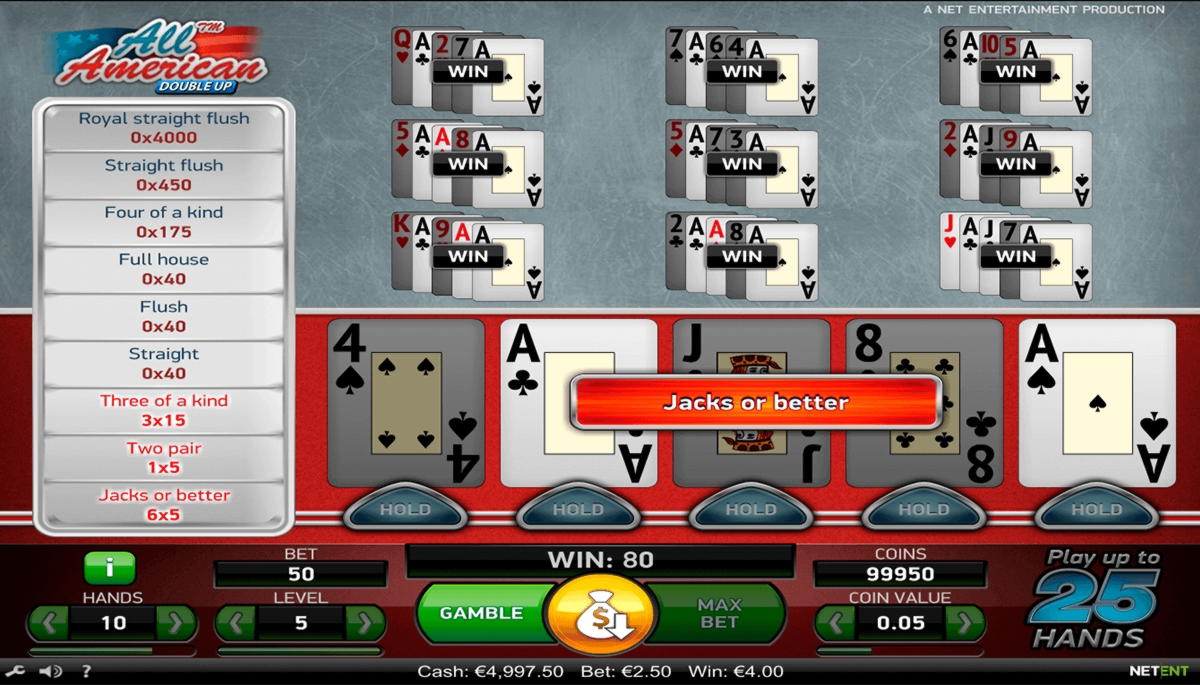Hold the ace of clubs card
This screenshot has width=1200, height=685.
(x=578, y=510)
